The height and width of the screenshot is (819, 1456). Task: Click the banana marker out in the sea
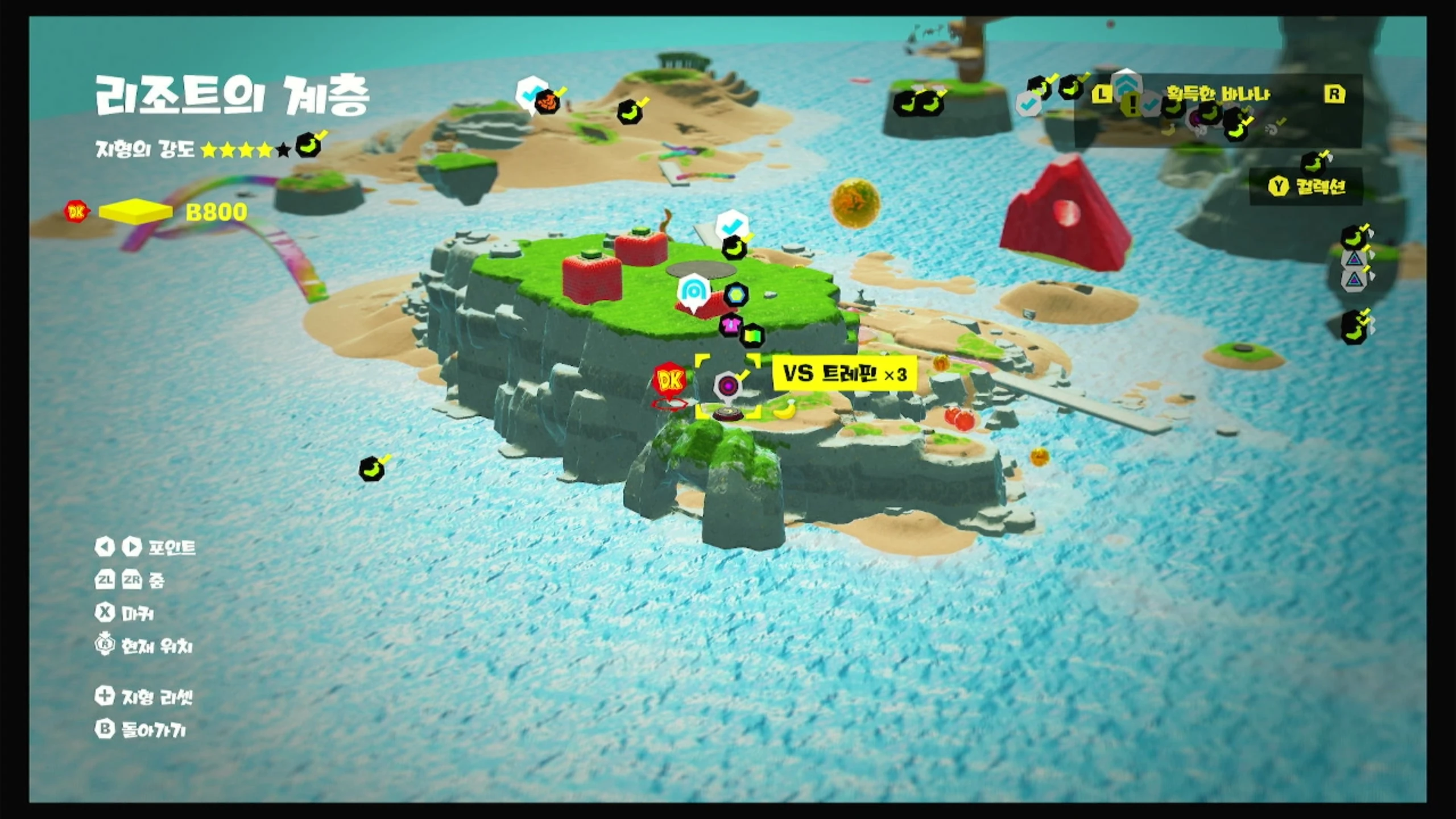tap(371, 470)
